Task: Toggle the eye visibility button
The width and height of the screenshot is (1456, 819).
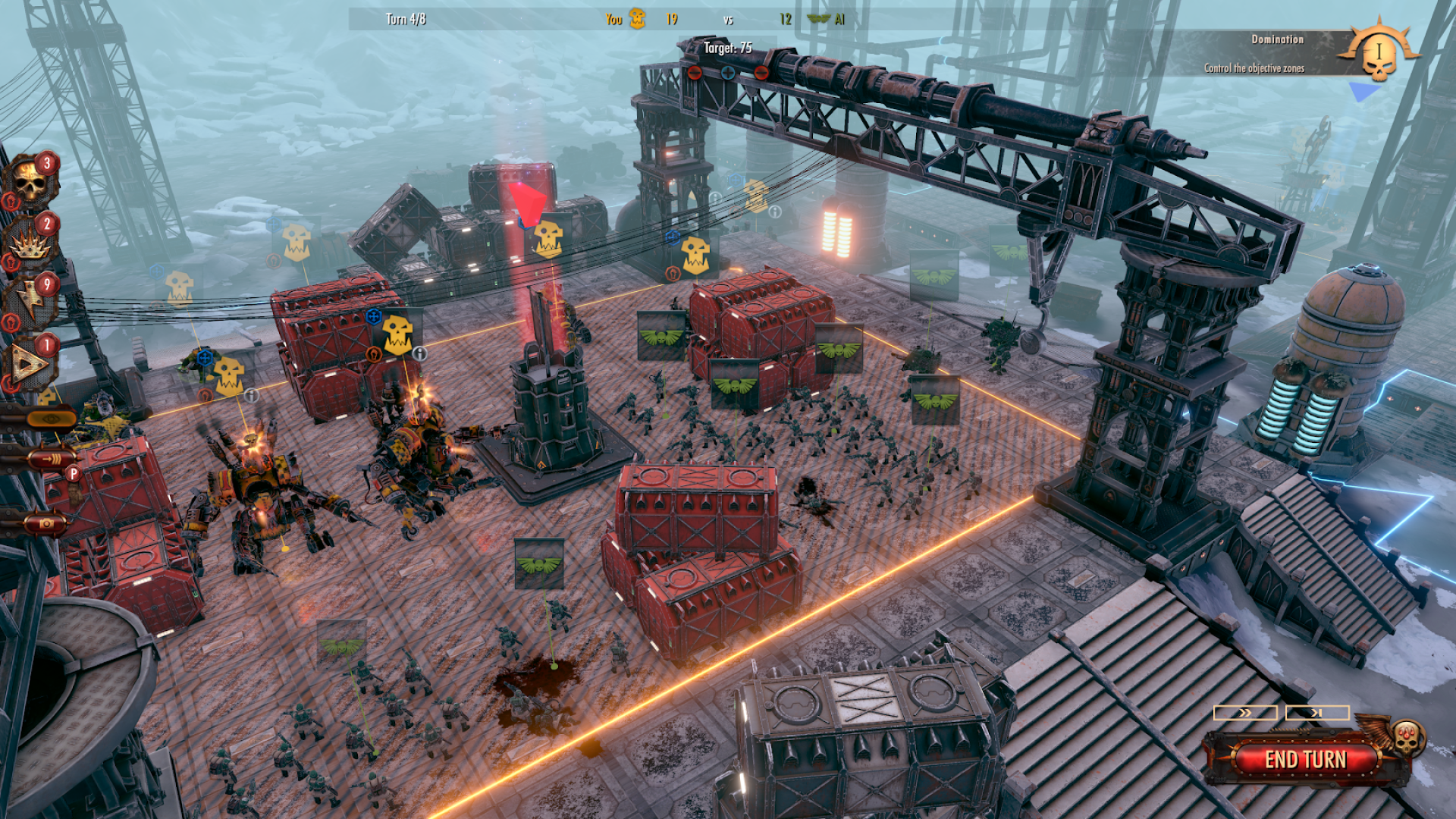Action: pyautogui.click(x=50, y=418)
